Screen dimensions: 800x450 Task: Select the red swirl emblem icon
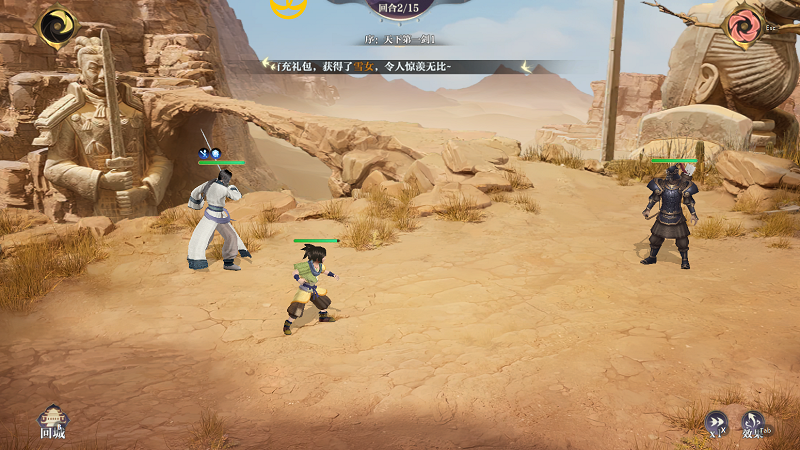click(x=742, y=25)
